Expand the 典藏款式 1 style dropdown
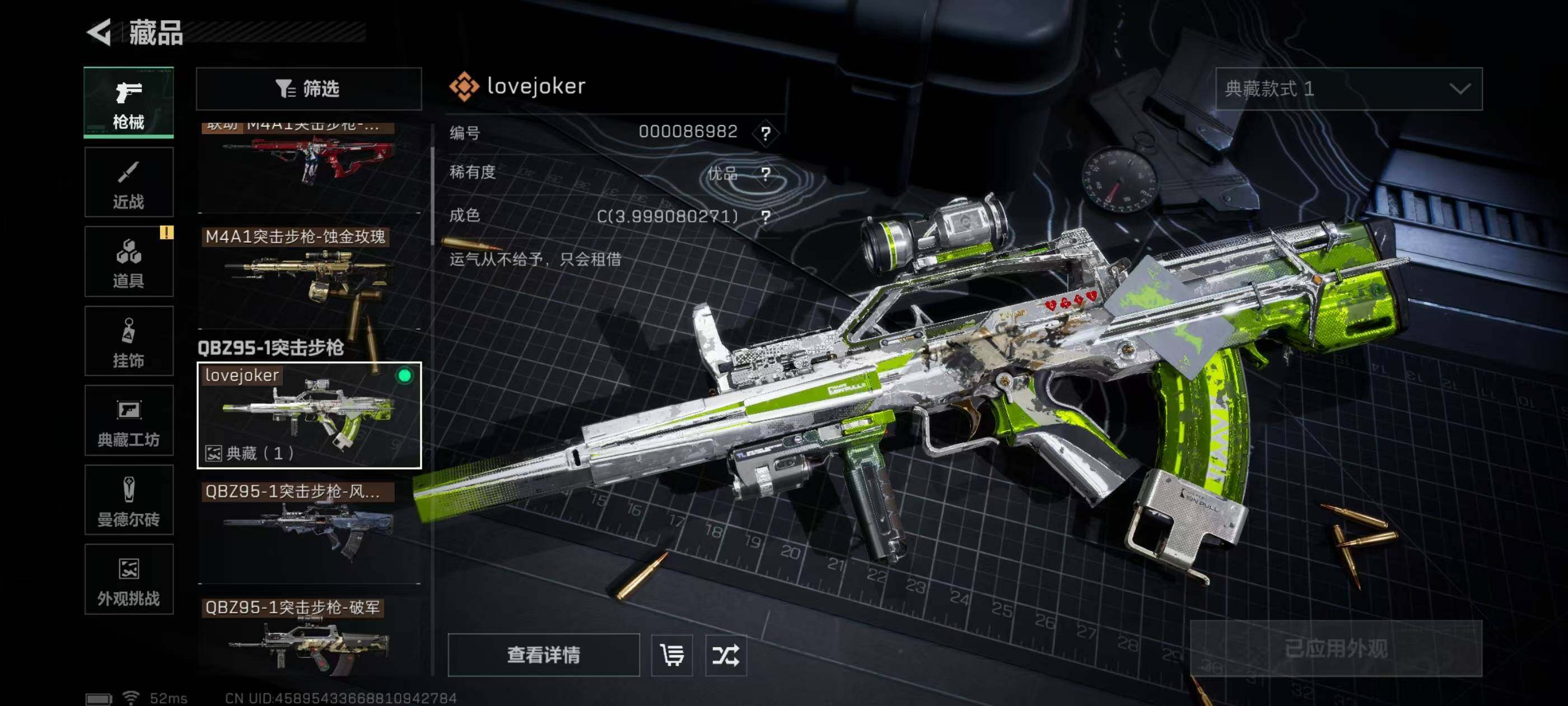1568x706 pixels. point(1348,89)
